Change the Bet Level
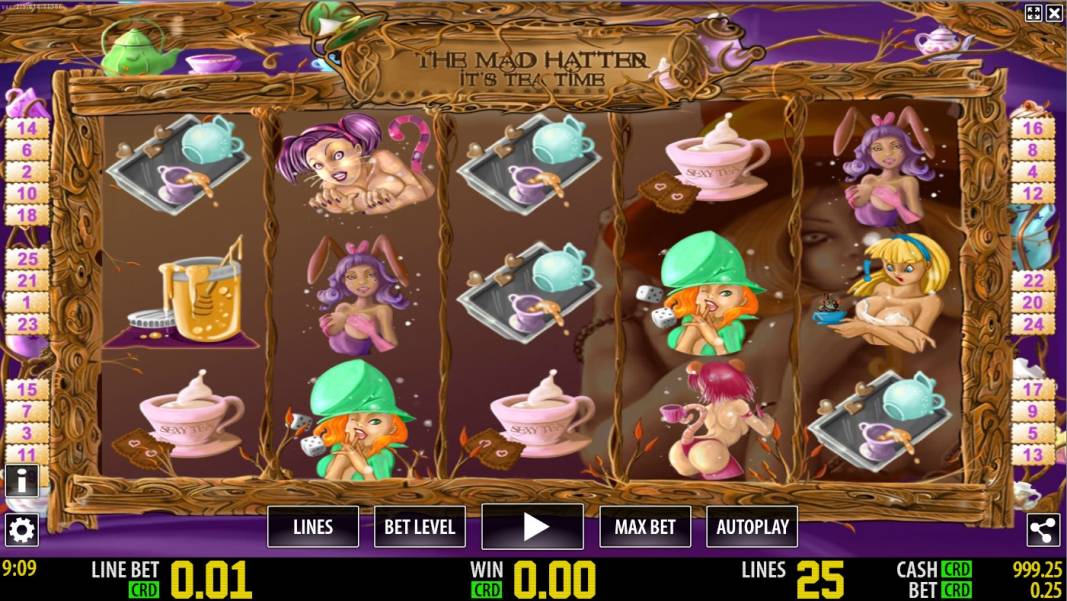 point(420,526)
